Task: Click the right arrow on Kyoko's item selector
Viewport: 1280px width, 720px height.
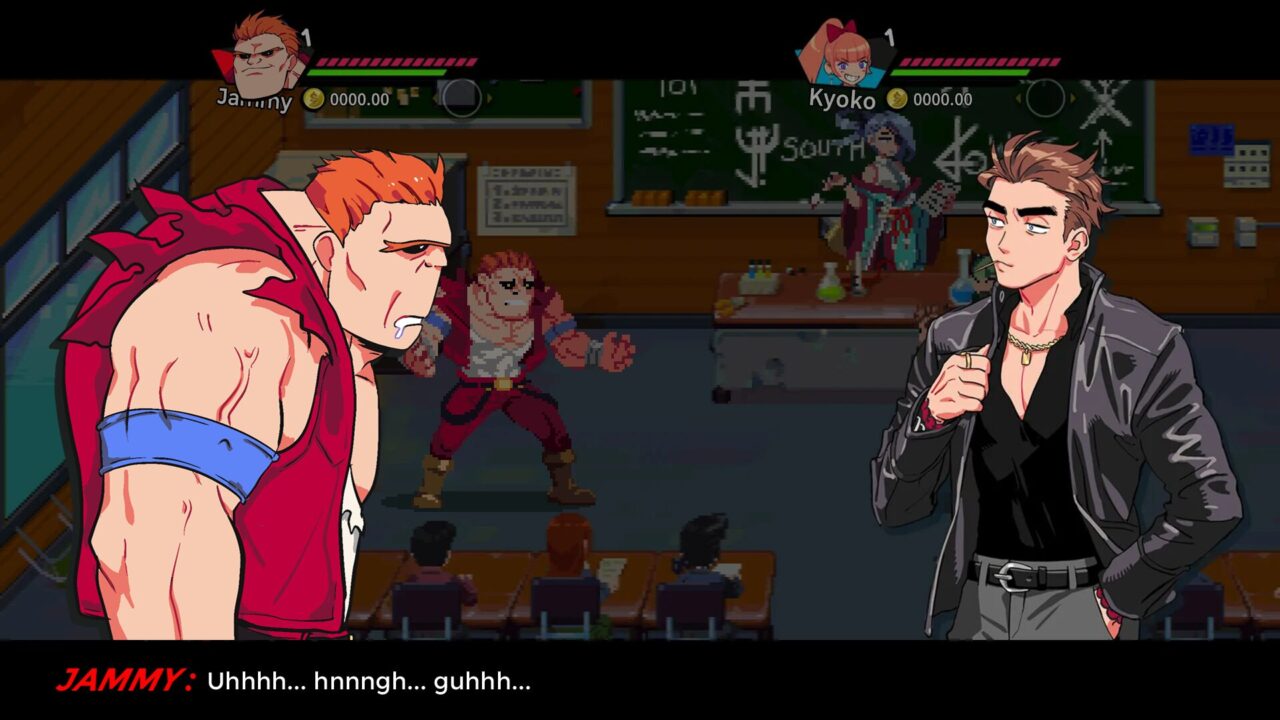Action: pyautogui.click(x=1072, y=97)
